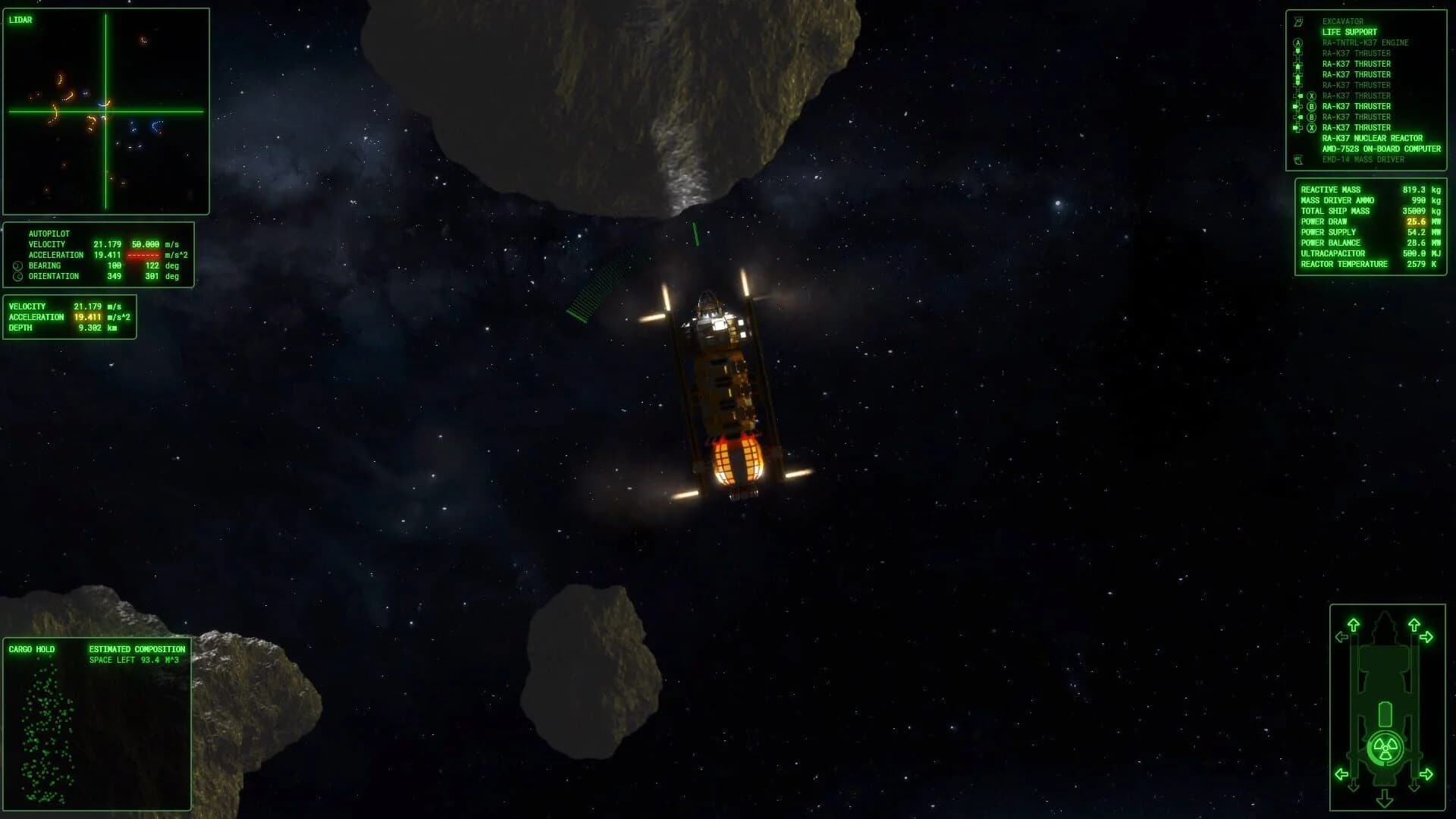Click the bottom rear thruster arrow on ship diagram
The width and height of the screenshot is (1456, 819).
point(1384,798)
